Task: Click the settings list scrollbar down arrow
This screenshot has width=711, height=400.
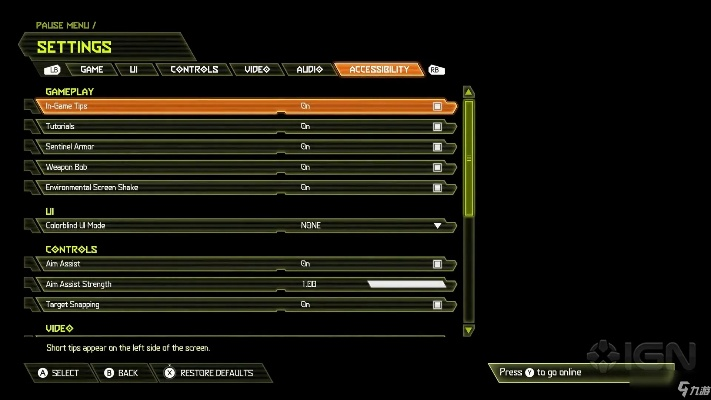Action: coord(468,329)
